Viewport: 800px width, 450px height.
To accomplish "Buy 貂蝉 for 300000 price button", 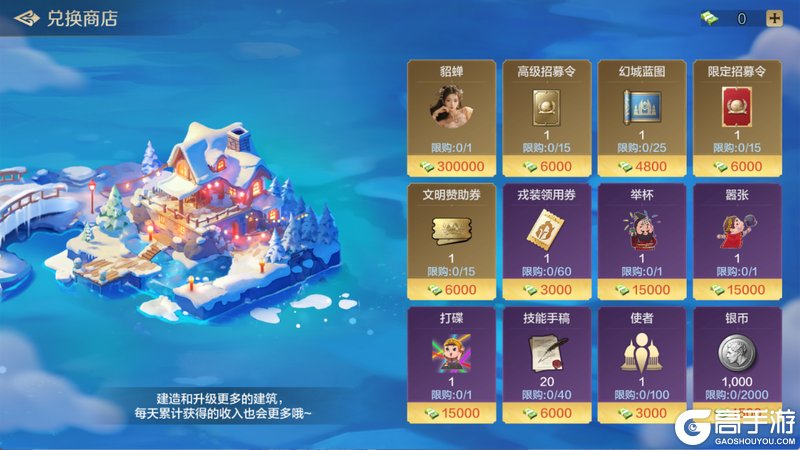I will click(x=451, y=167).
